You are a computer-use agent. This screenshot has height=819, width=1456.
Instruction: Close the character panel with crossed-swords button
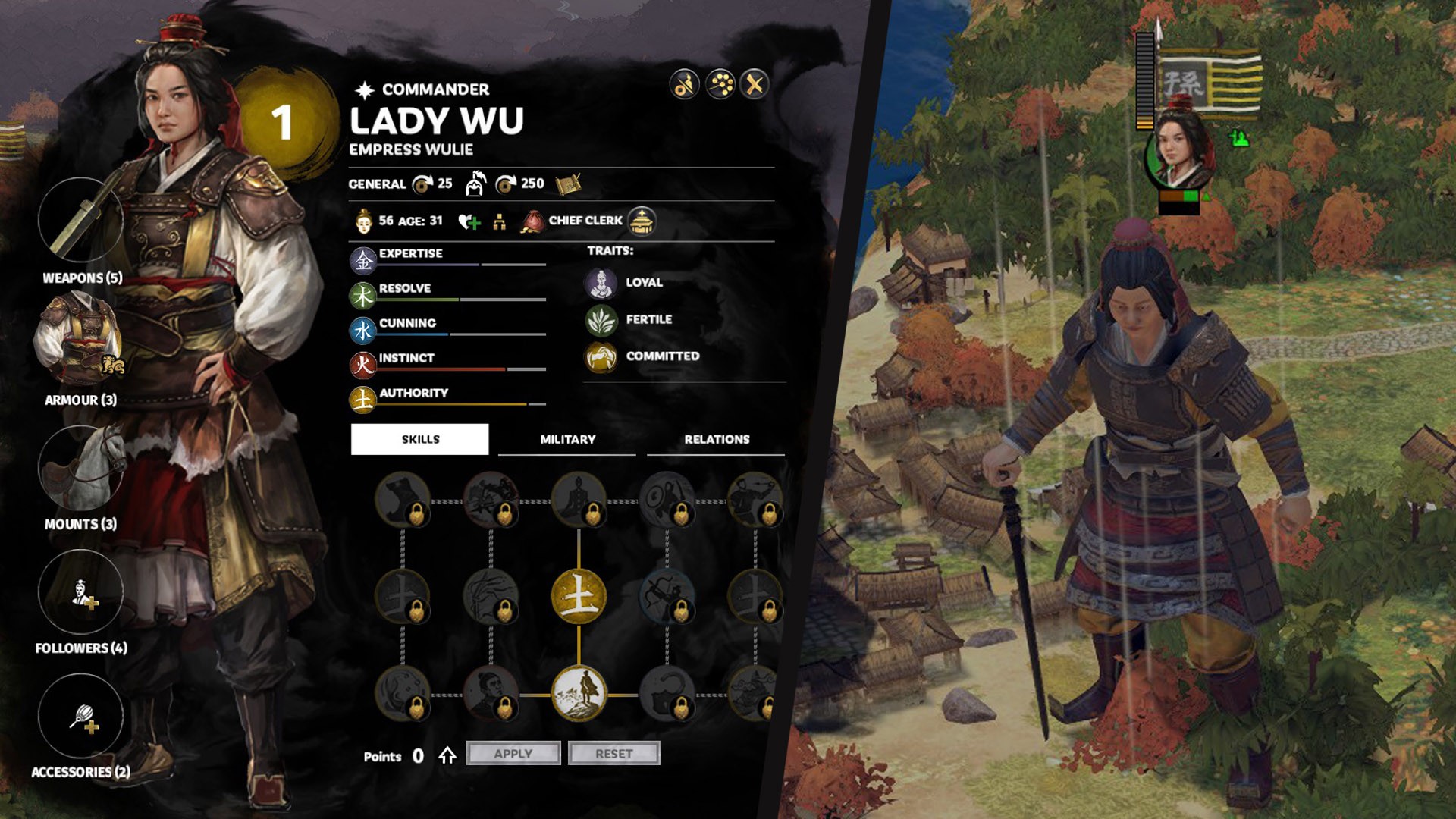(754, 84)
